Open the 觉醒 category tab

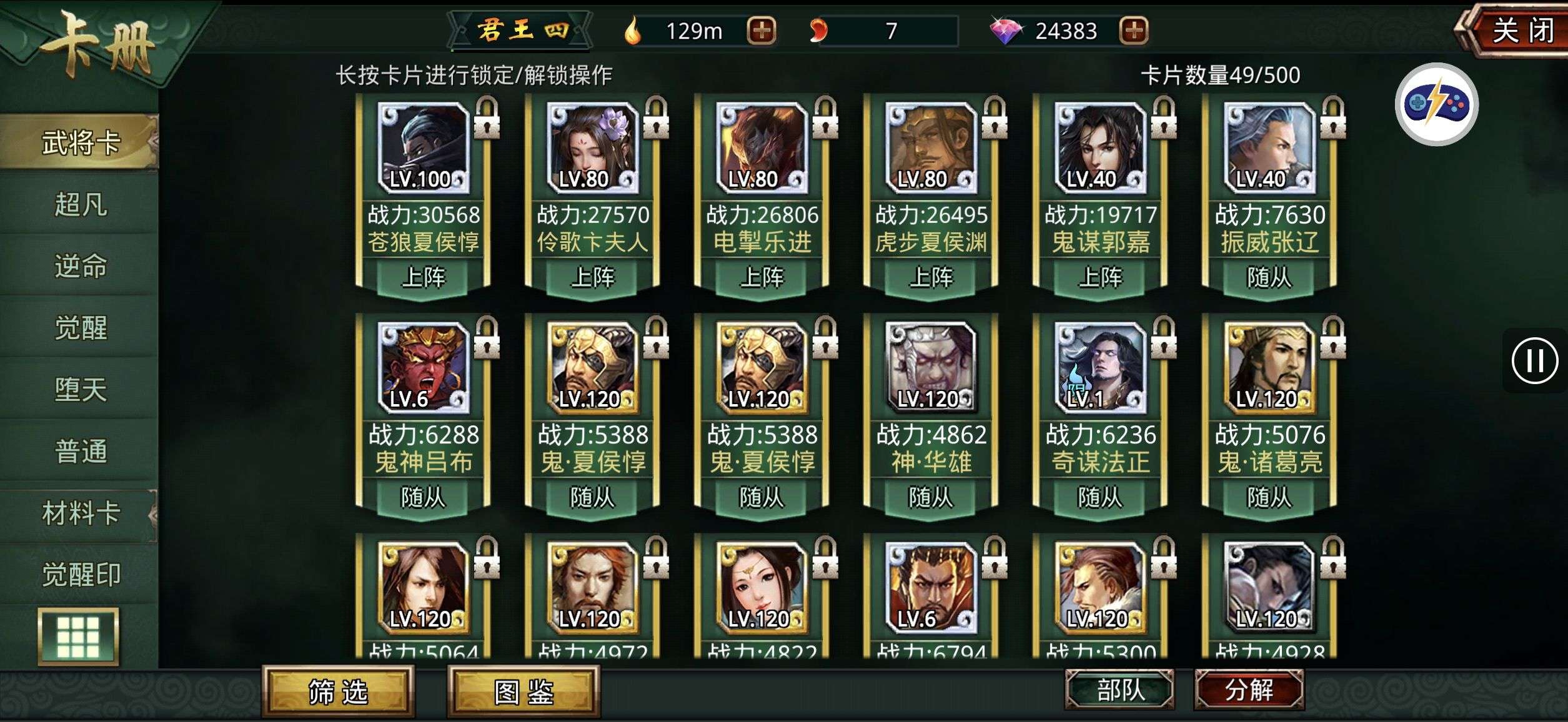pyautogui.click(x=81, y=327)
